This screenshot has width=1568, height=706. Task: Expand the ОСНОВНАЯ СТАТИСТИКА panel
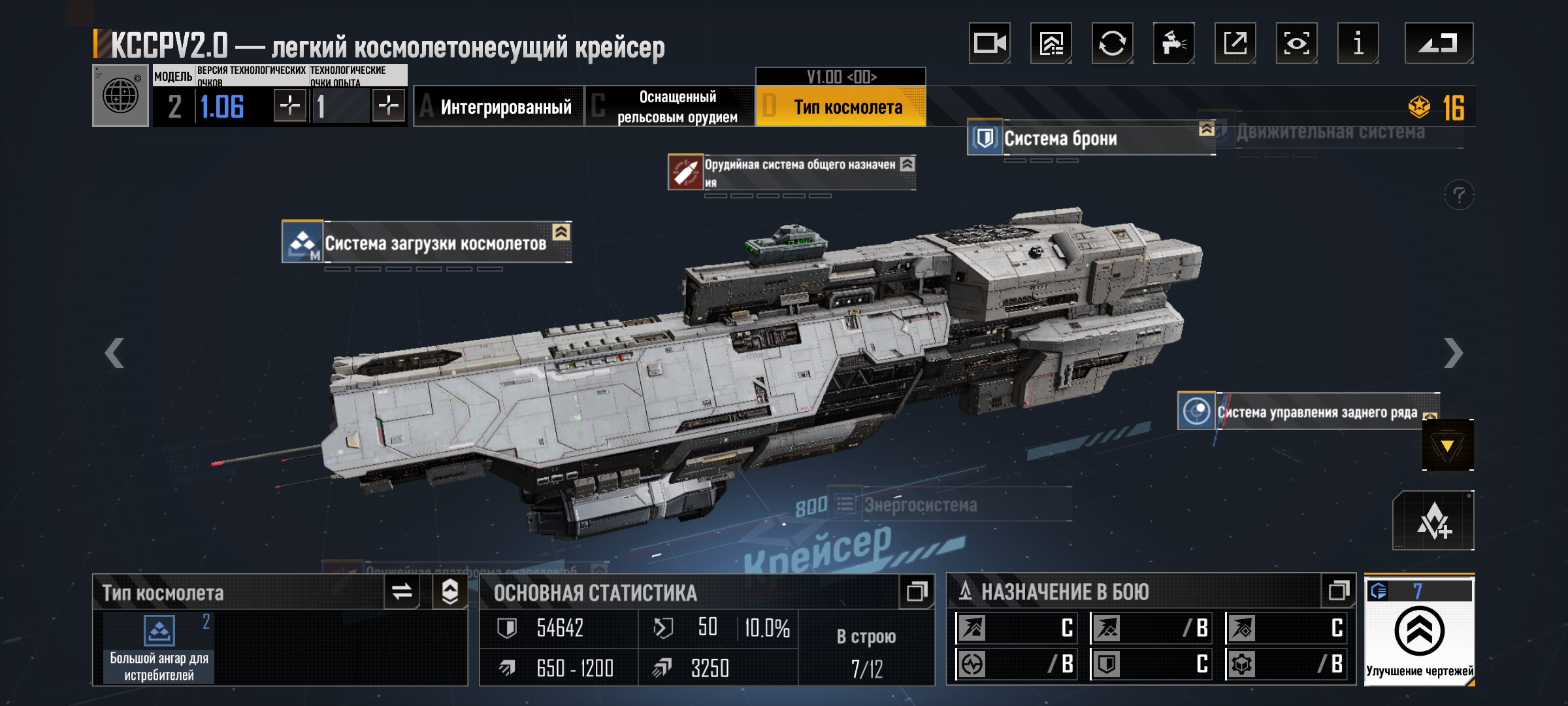point(916,592)
